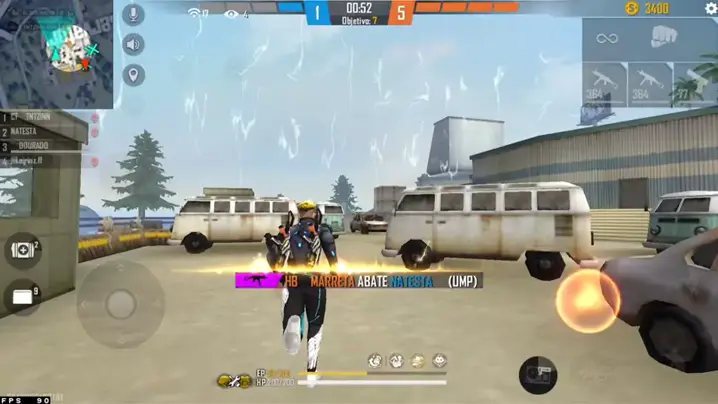Expand the minimap
Image resolution: width=718 pixels, height=404 pixels.
coord(56,52)
